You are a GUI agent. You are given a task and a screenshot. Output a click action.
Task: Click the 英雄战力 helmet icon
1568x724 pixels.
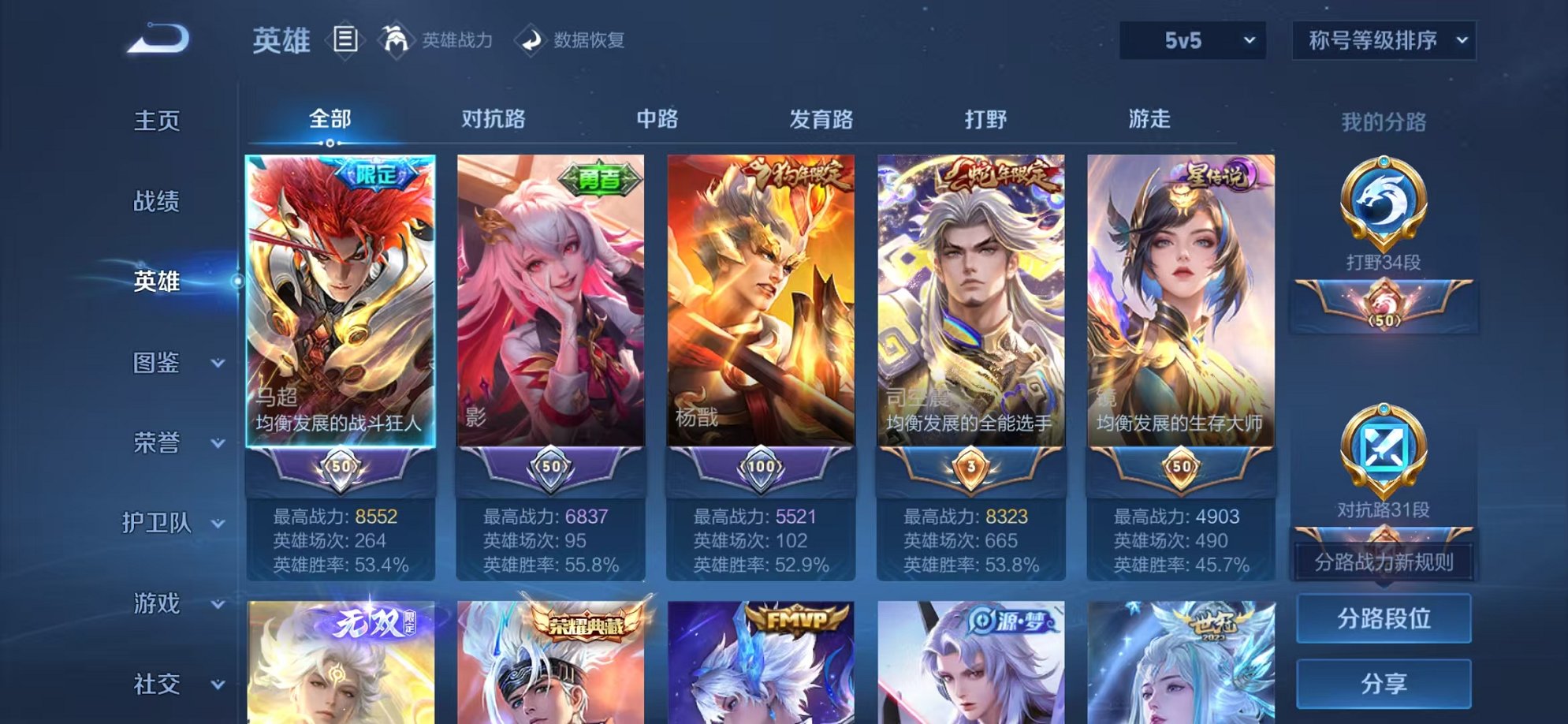397,38
